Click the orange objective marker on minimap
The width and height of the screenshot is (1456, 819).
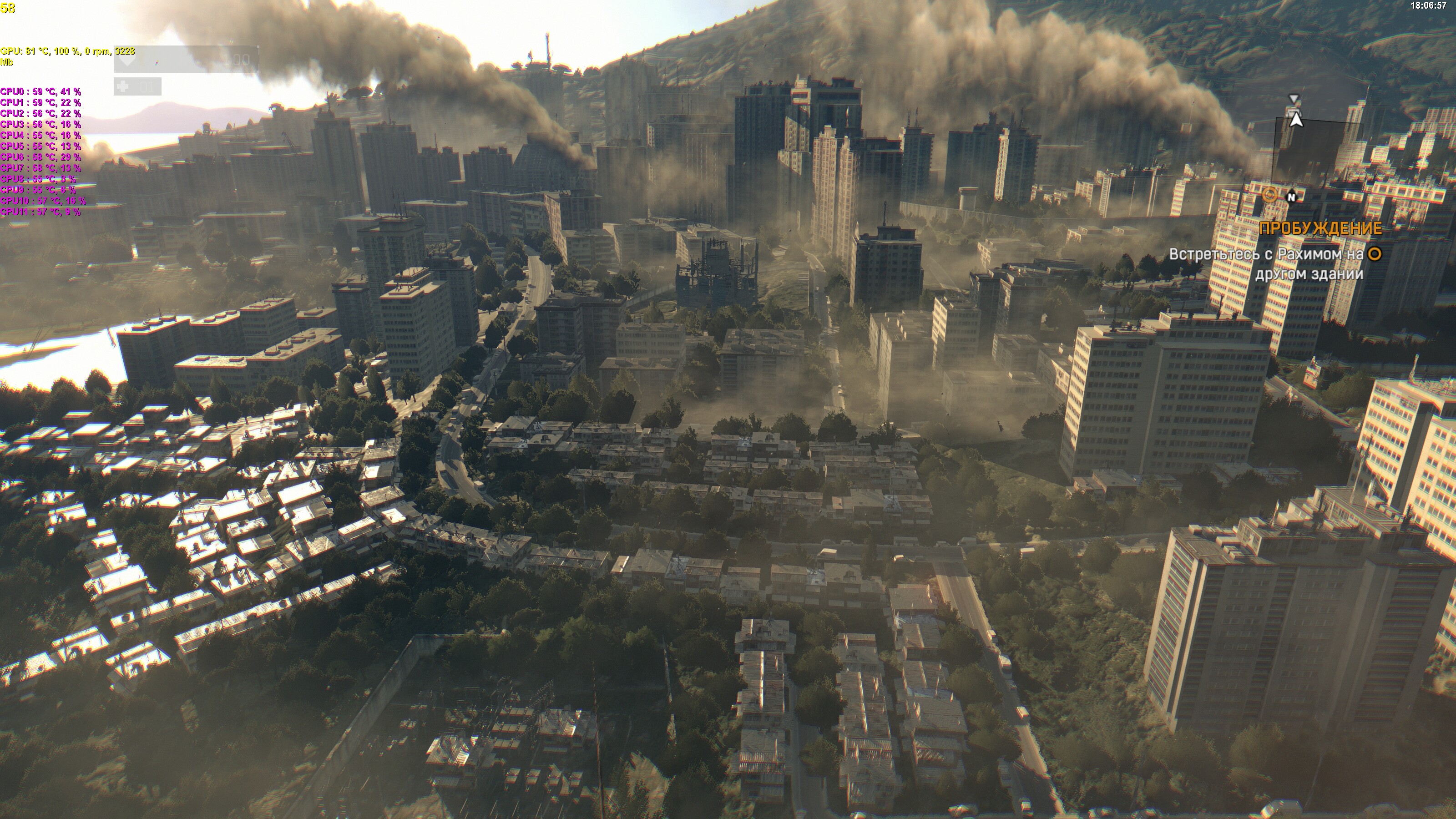pos(1269,196)
